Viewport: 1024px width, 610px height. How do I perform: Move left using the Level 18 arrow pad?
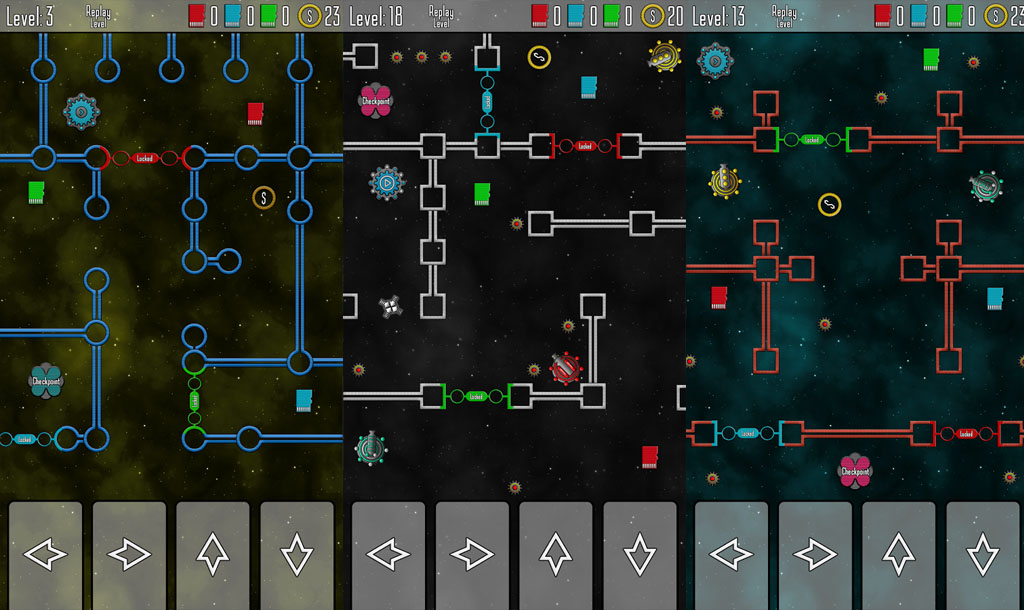[388, 553]
